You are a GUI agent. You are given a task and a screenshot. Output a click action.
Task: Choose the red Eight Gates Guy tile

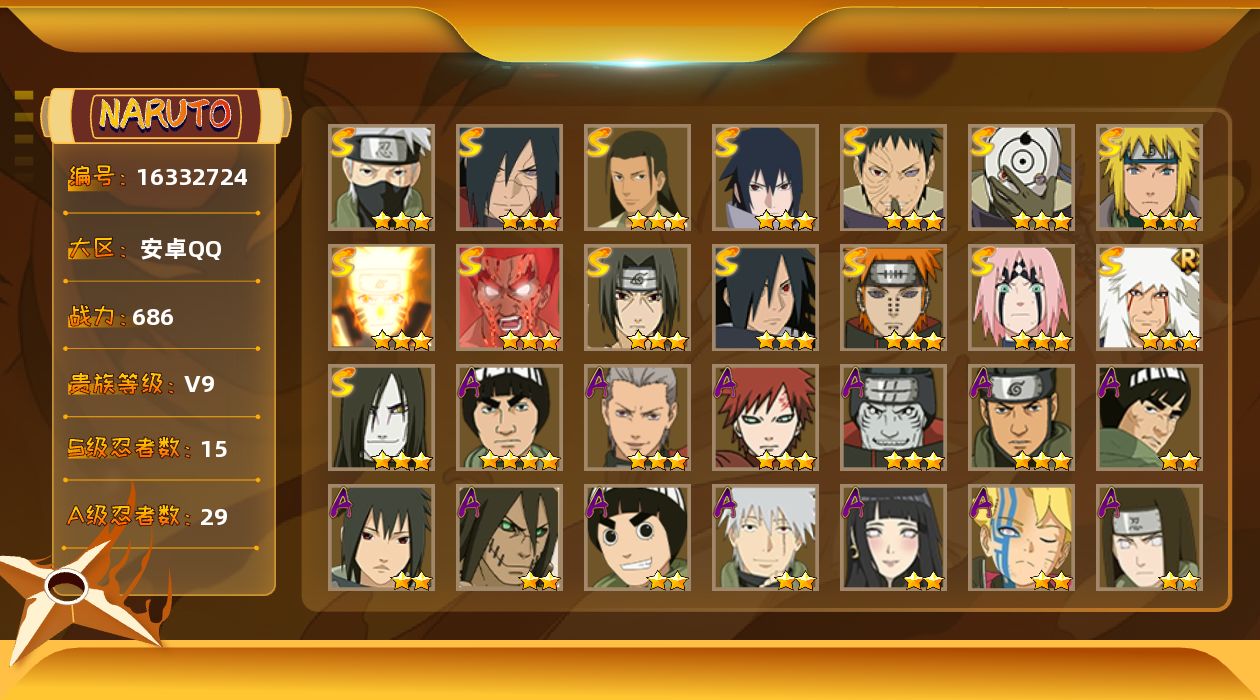click(509, 298)
